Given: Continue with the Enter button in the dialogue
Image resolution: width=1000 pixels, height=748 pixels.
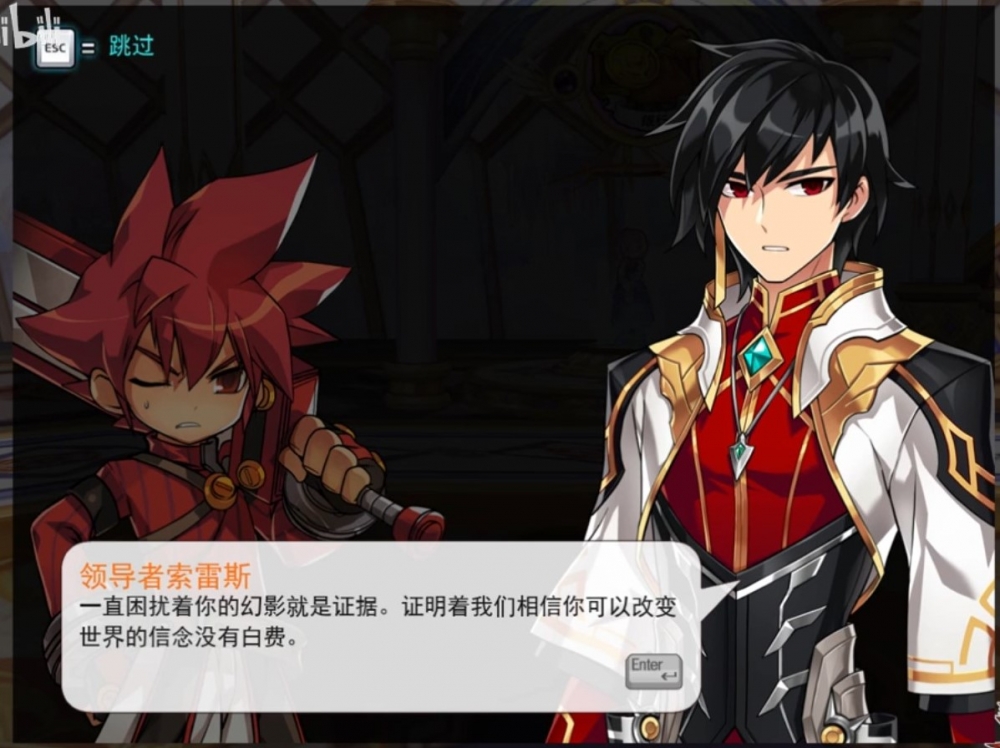Looking at the screenshot, I should click(653, 670).
